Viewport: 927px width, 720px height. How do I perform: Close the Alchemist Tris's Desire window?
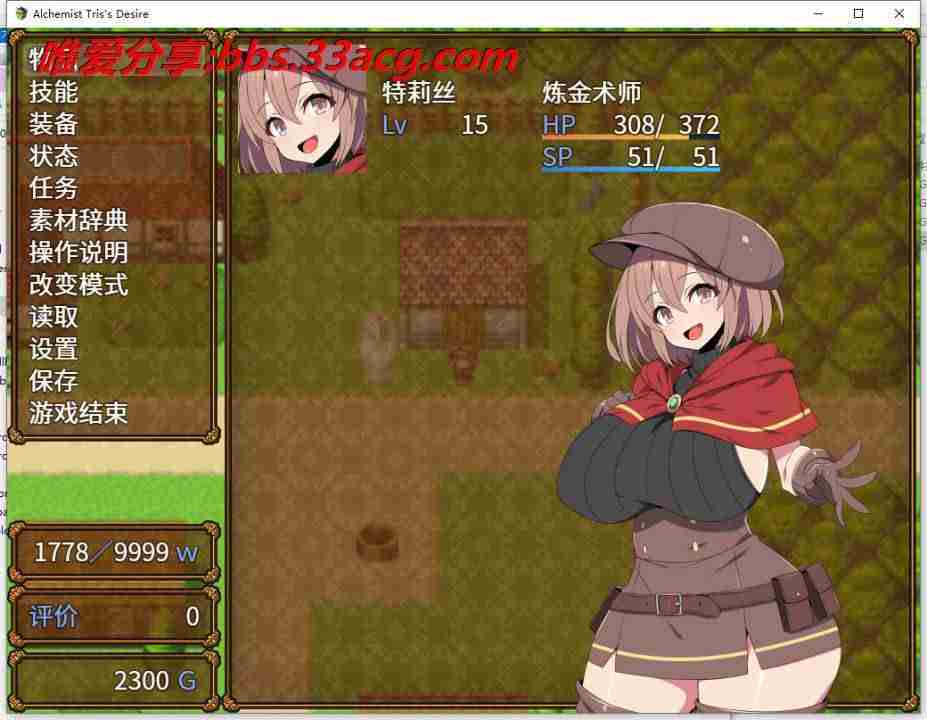pos(903,14)
